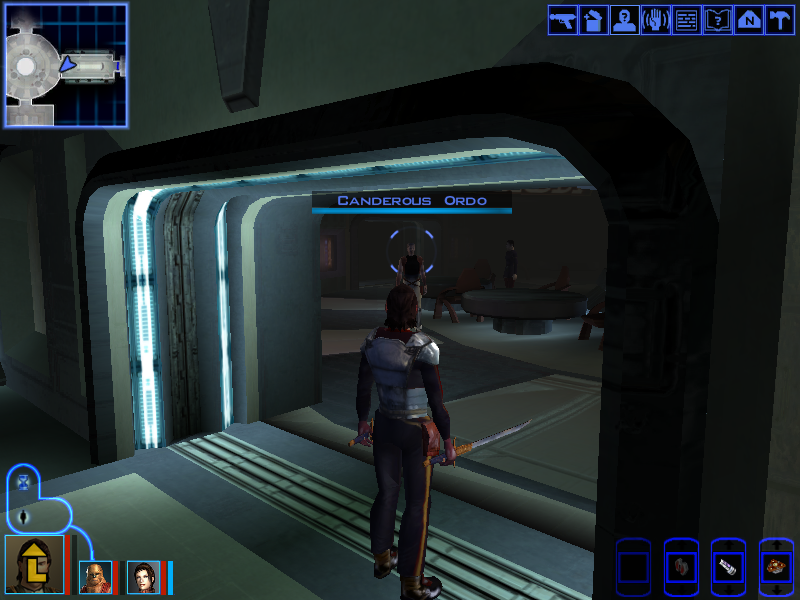Select the level-up party leader portrait
This screenshot has width=800, height=600.
tap(34, 564)
